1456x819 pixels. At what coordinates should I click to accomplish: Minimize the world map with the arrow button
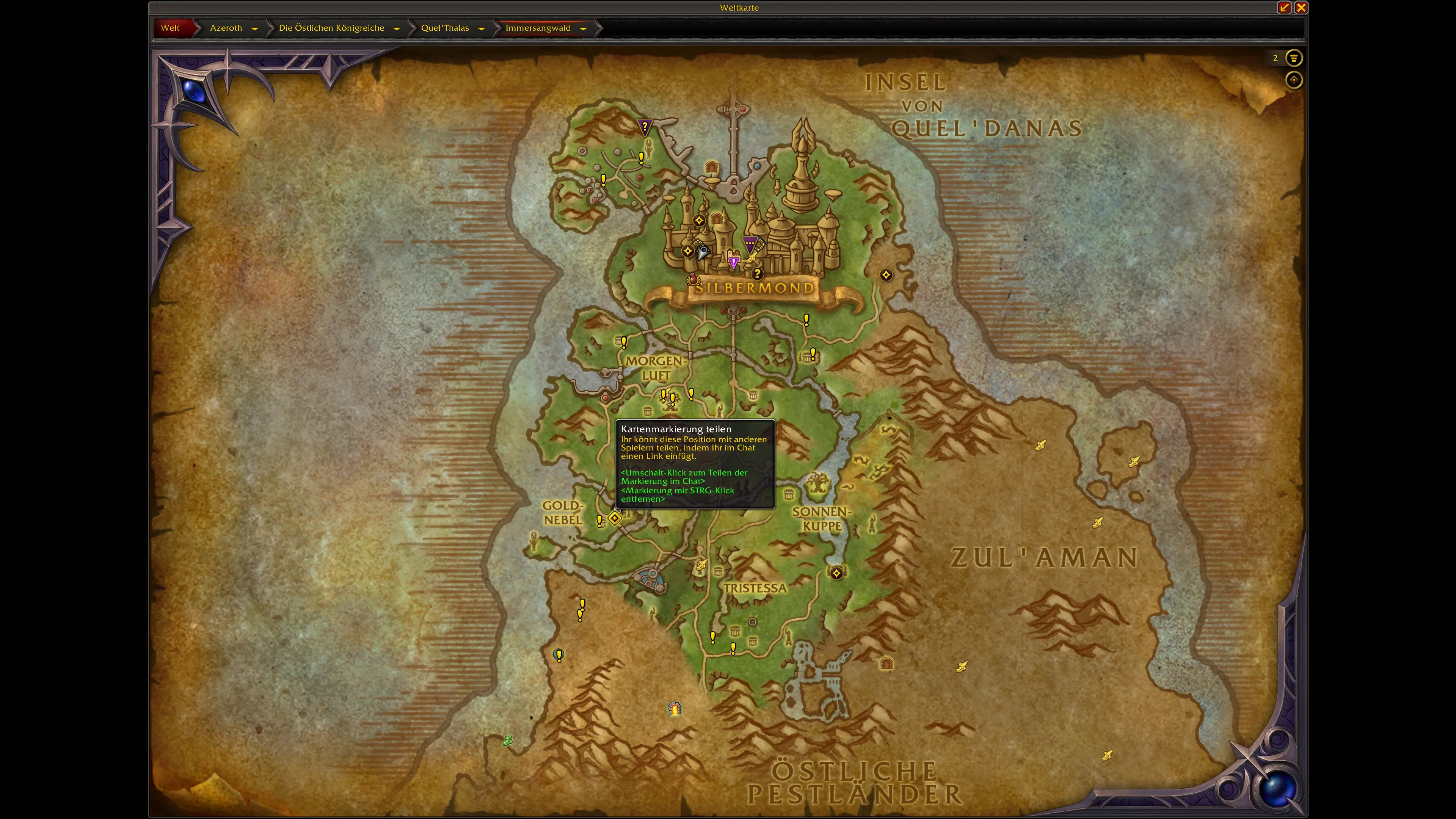1284,7
